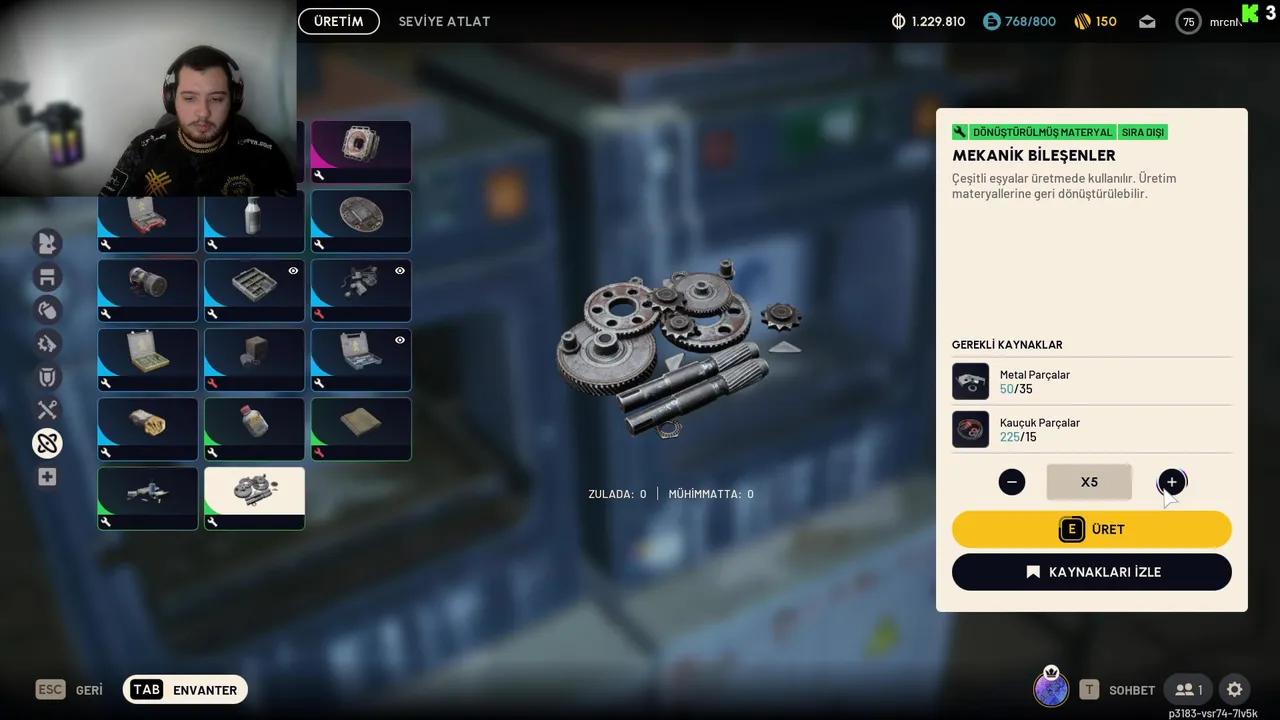Image resolution: width=1280 pixels, height=720 pixels.
Task: Toggle the eye marker on the toolbox item
Action: coord(399,340)
